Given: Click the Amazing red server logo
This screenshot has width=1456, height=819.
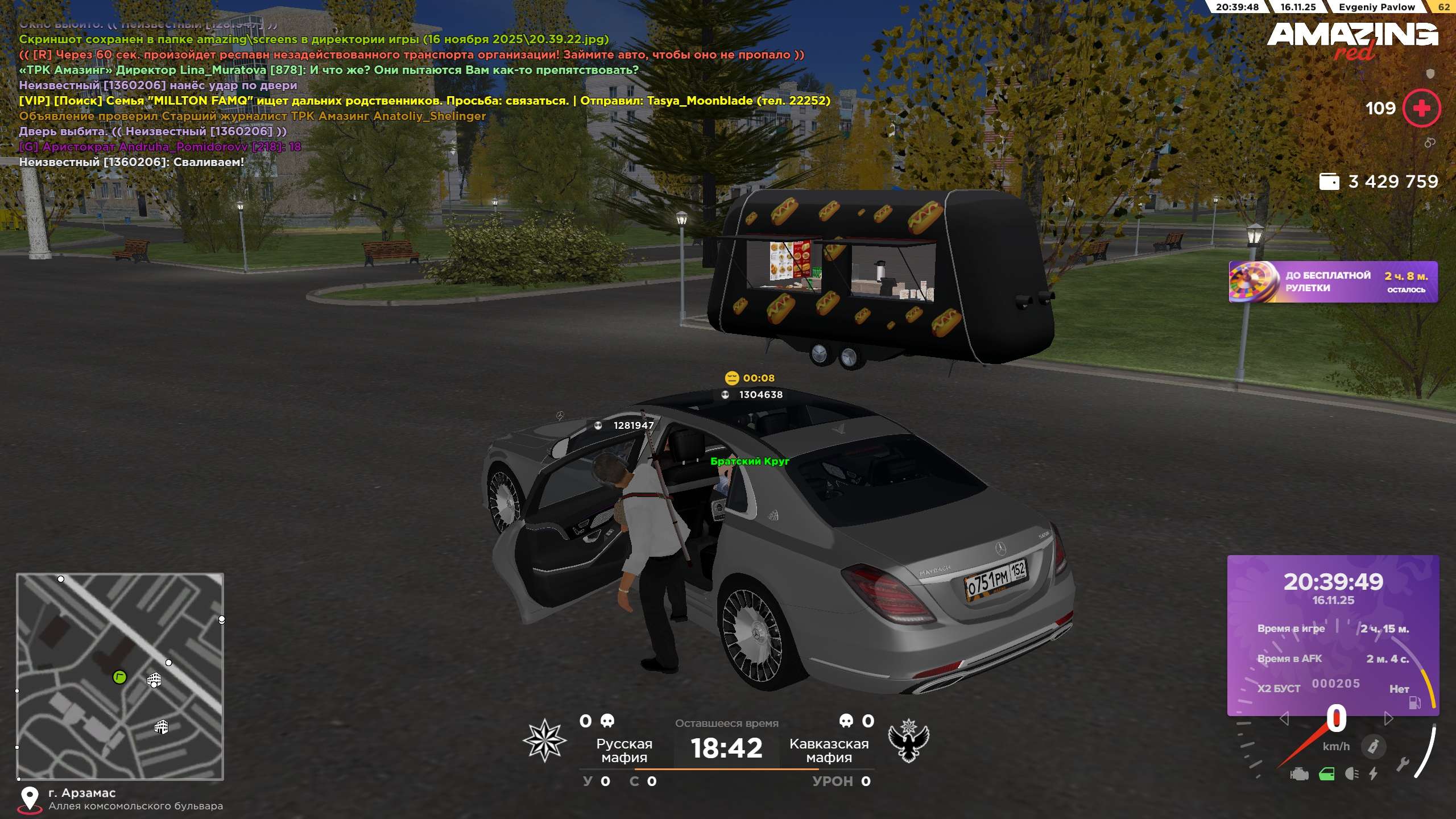Looking at the screenshot, I should point(1352,40).
